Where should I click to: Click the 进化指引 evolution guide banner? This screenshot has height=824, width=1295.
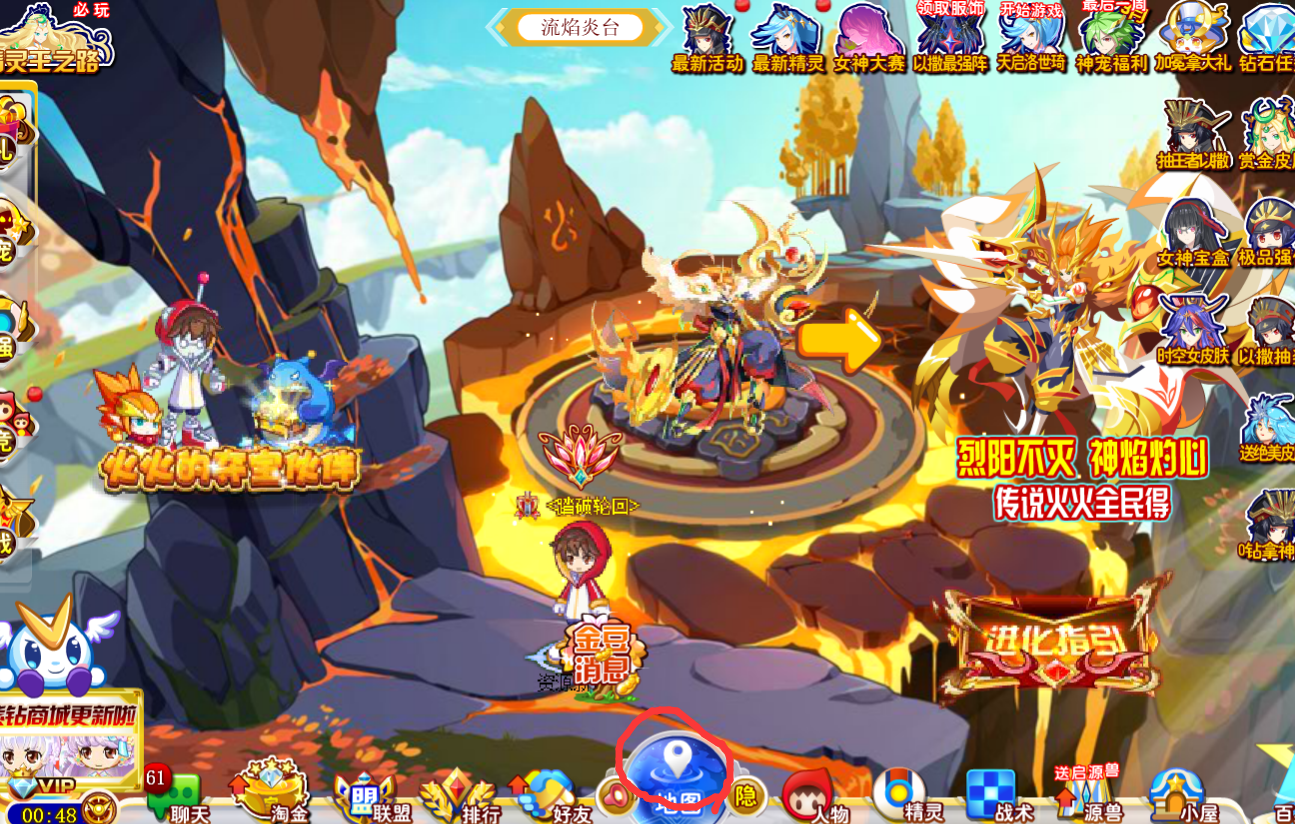point(1052,640)
